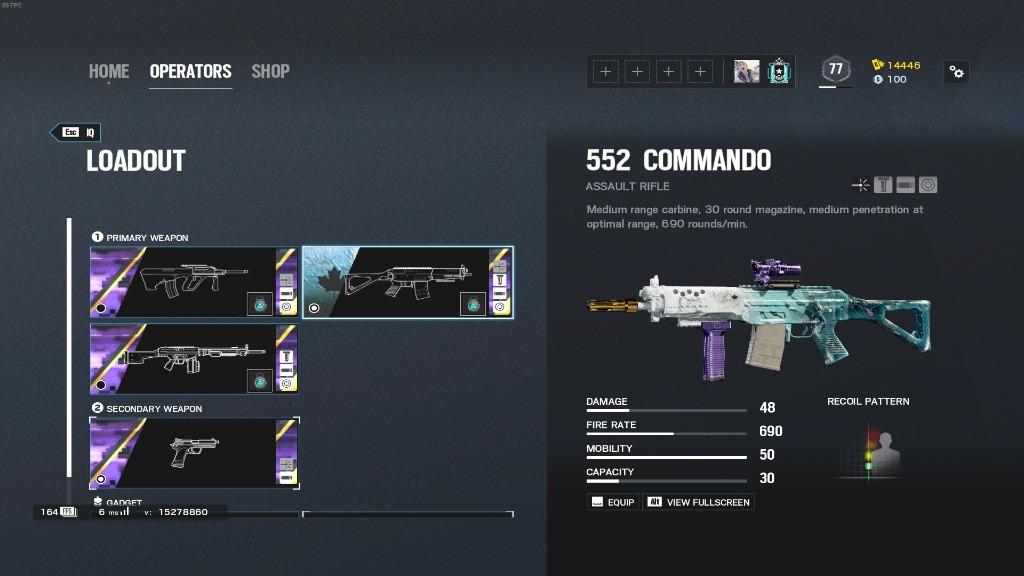
Task: Open the settings gear menu
Action: pyautogui.click(x=957, y=72)
